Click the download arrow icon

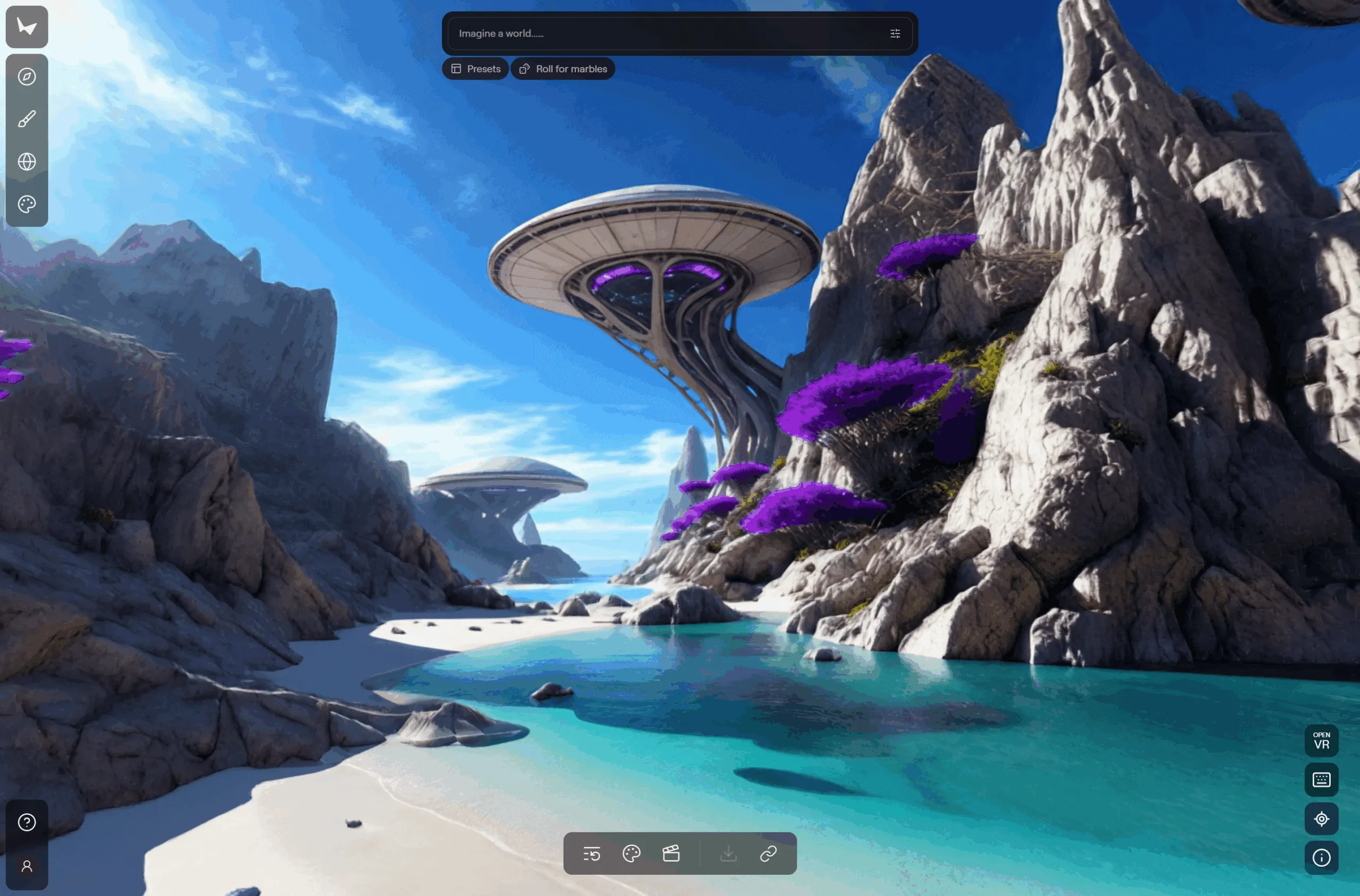[728, 854]
